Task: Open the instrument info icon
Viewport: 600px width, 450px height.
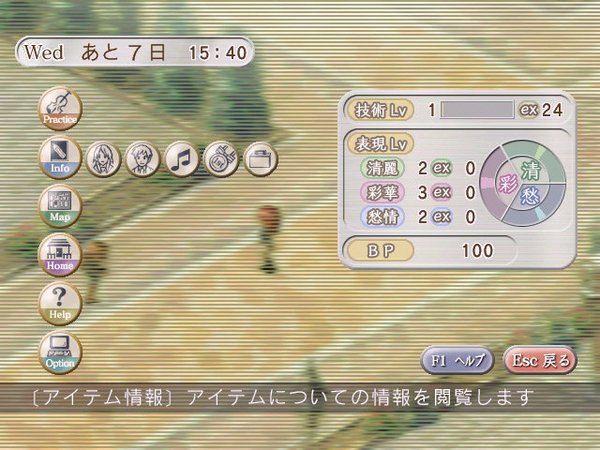Action: [x=221, y=158]
